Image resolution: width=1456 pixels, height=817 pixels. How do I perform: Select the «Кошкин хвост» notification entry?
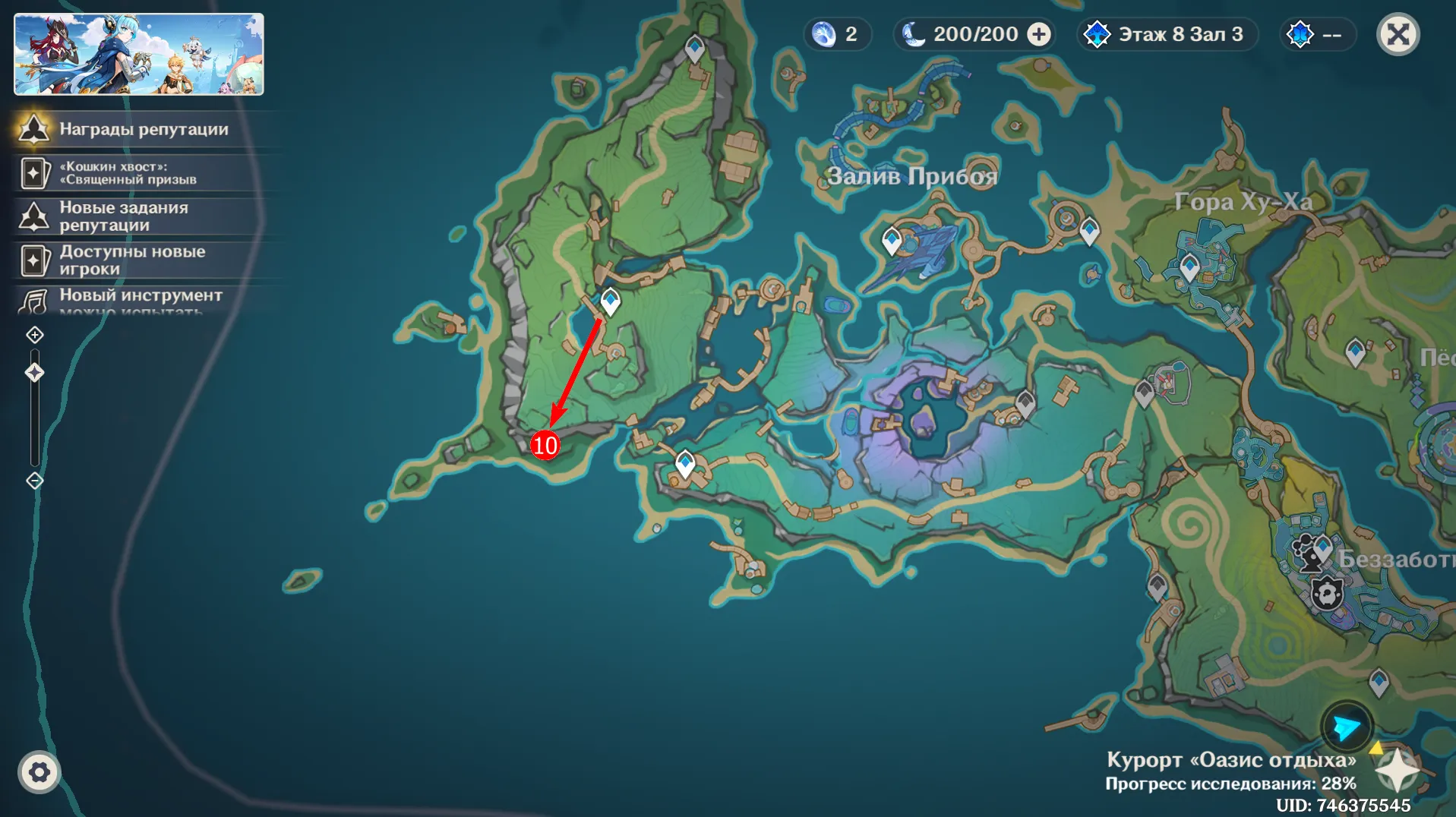pyautogui.click(x=128, y=173)
